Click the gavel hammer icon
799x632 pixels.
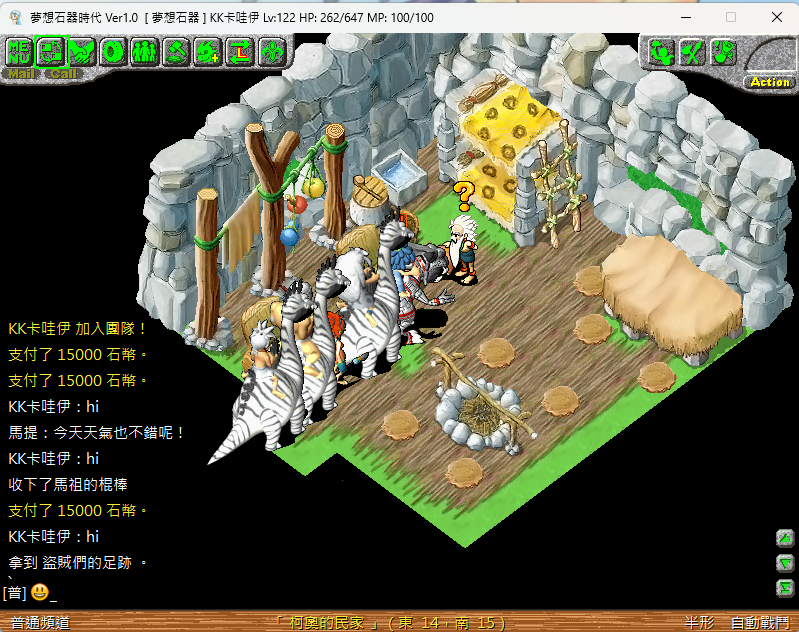coord(177,50)
